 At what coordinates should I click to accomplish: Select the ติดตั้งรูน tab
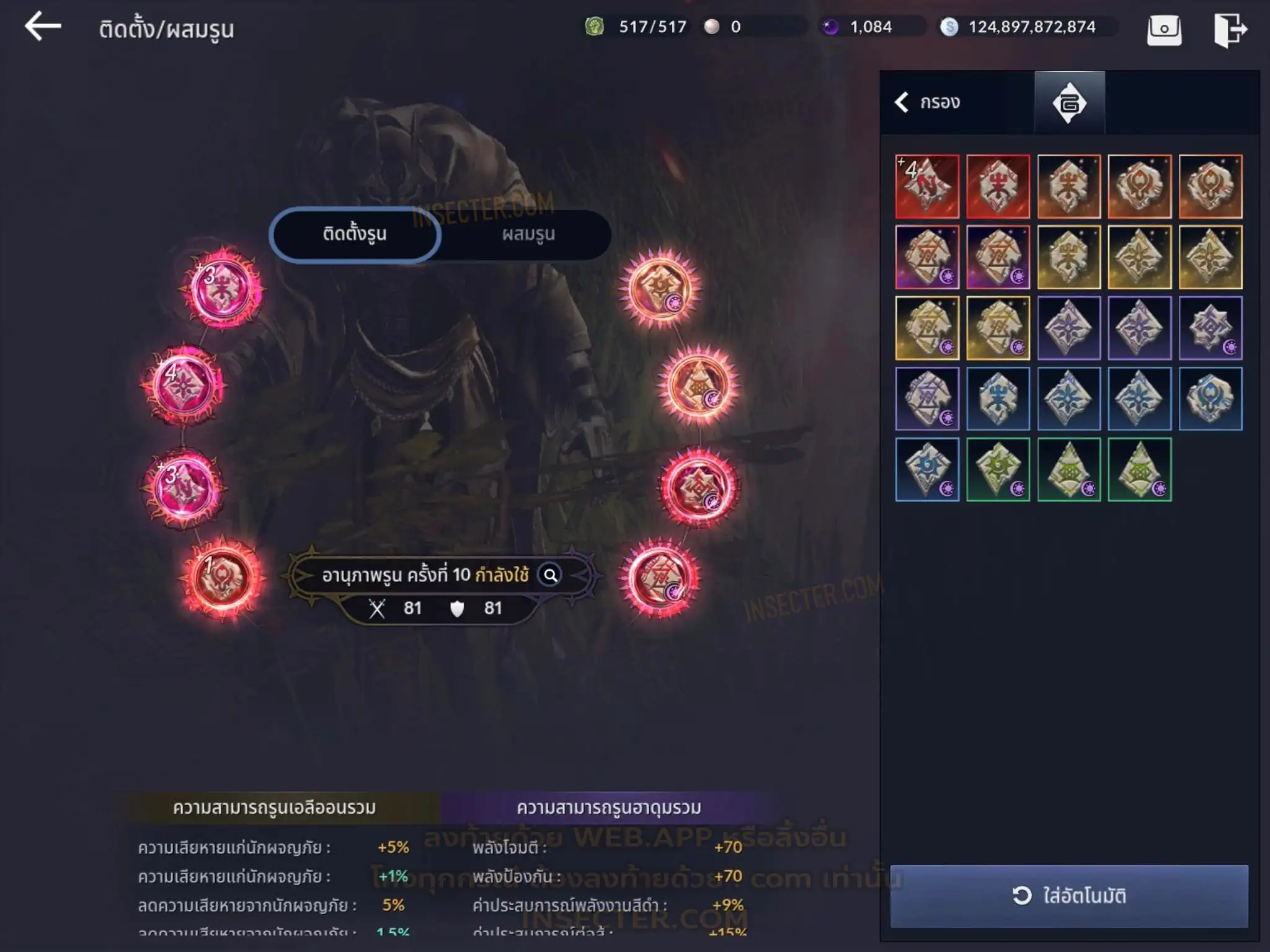[x=355, y=234]
